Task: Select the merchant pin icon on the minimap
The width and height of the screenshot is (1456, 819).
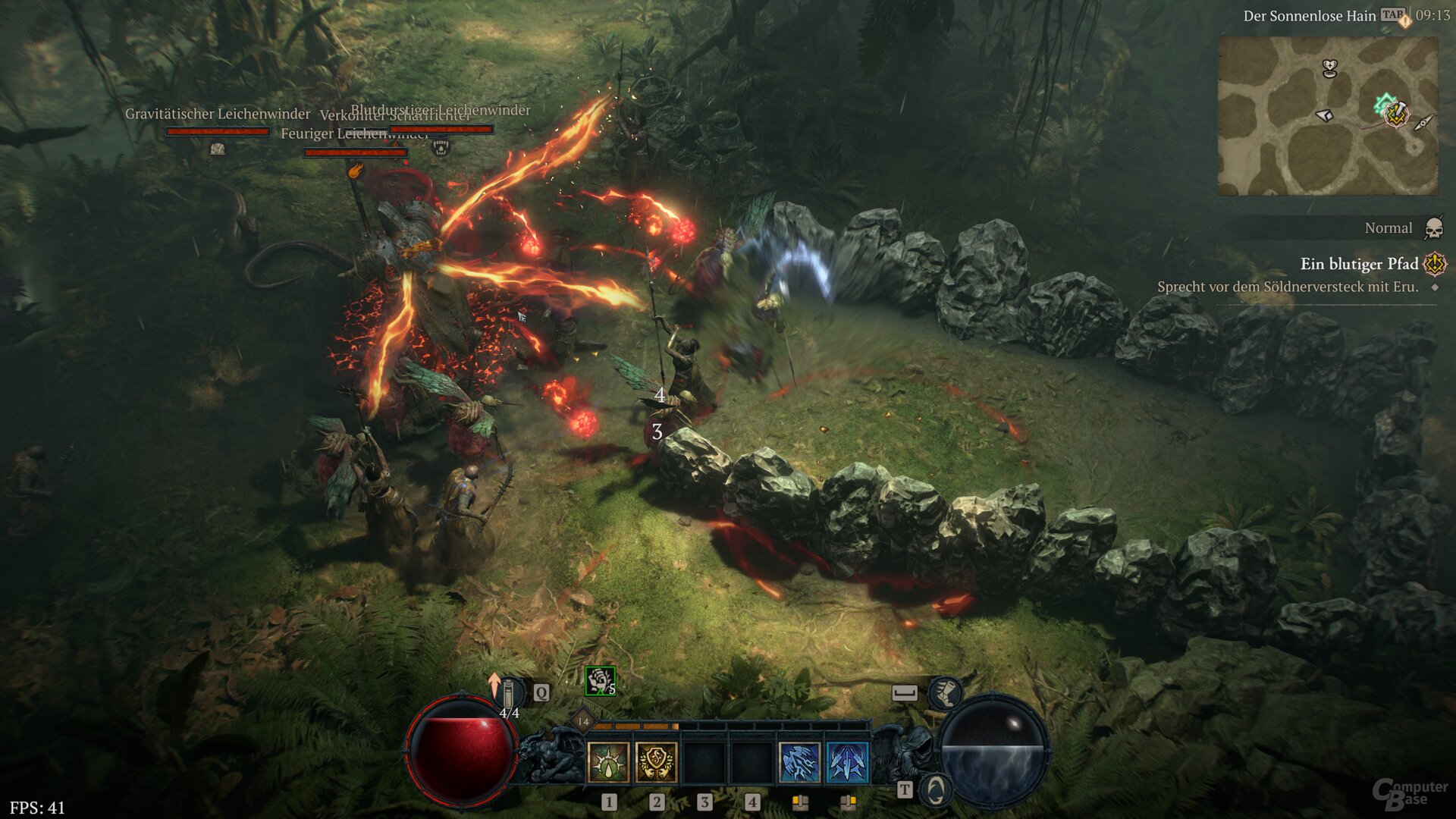Action: pos(1326,115)
